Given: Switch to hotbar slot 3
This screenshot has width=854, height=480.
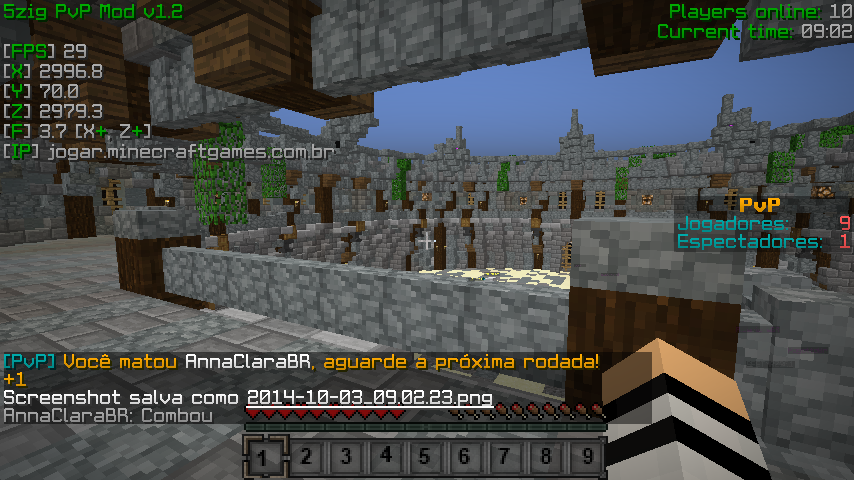Looking at the screenshot, I should tap(345, 458).
